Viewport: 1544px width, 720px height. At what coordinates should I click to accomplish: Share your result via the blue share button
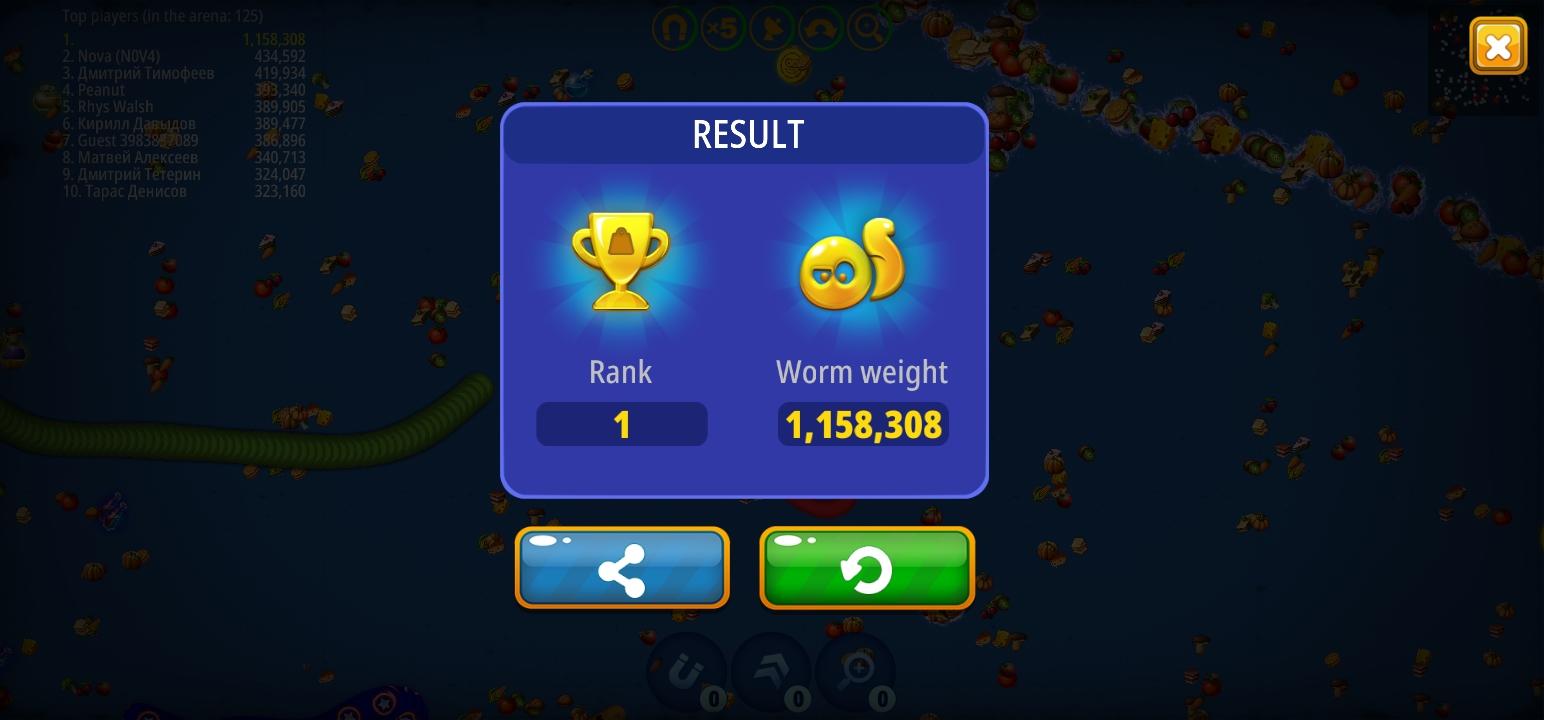pos(622,567)
